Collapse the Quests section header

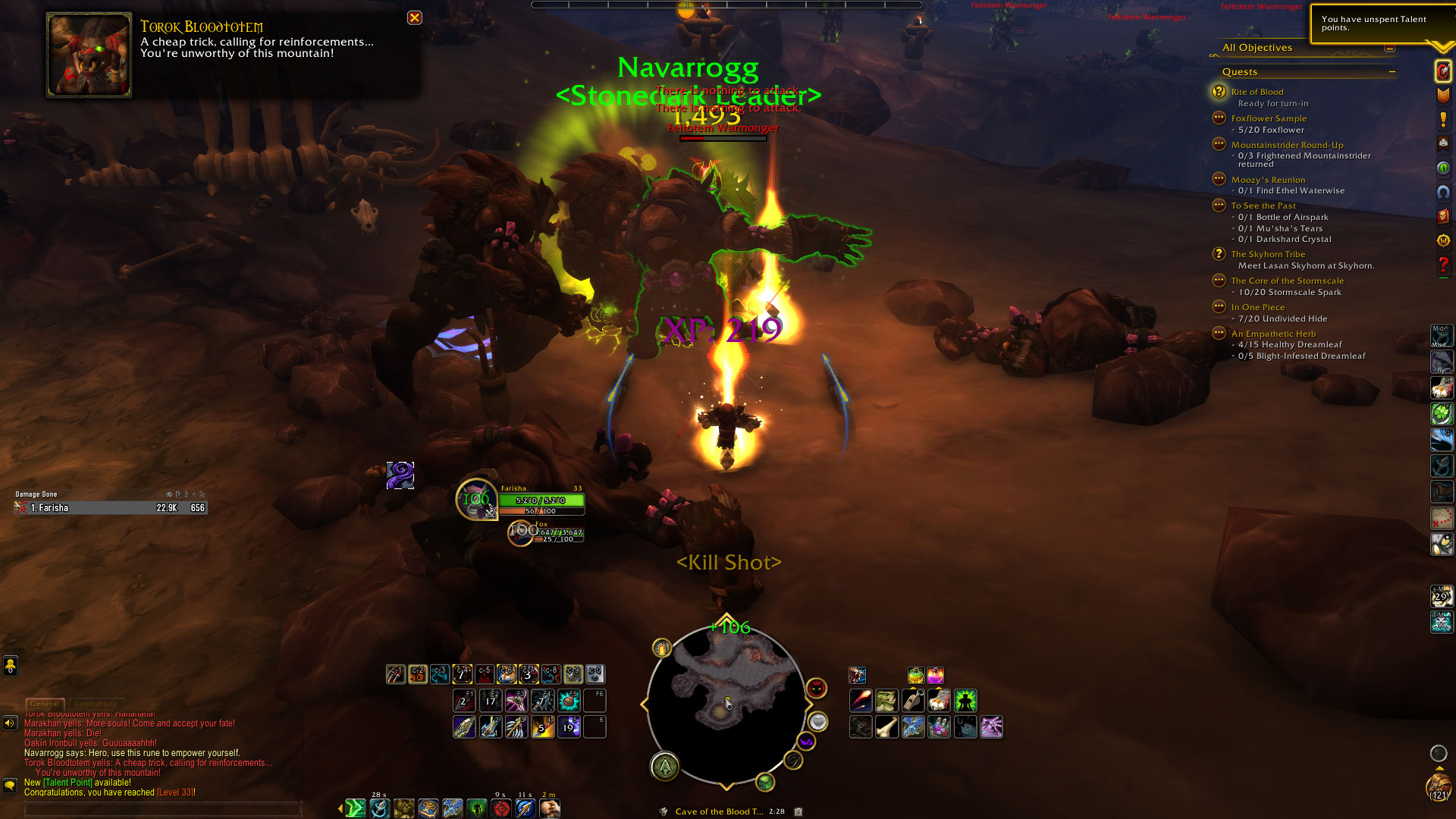tap(1392, 72)
